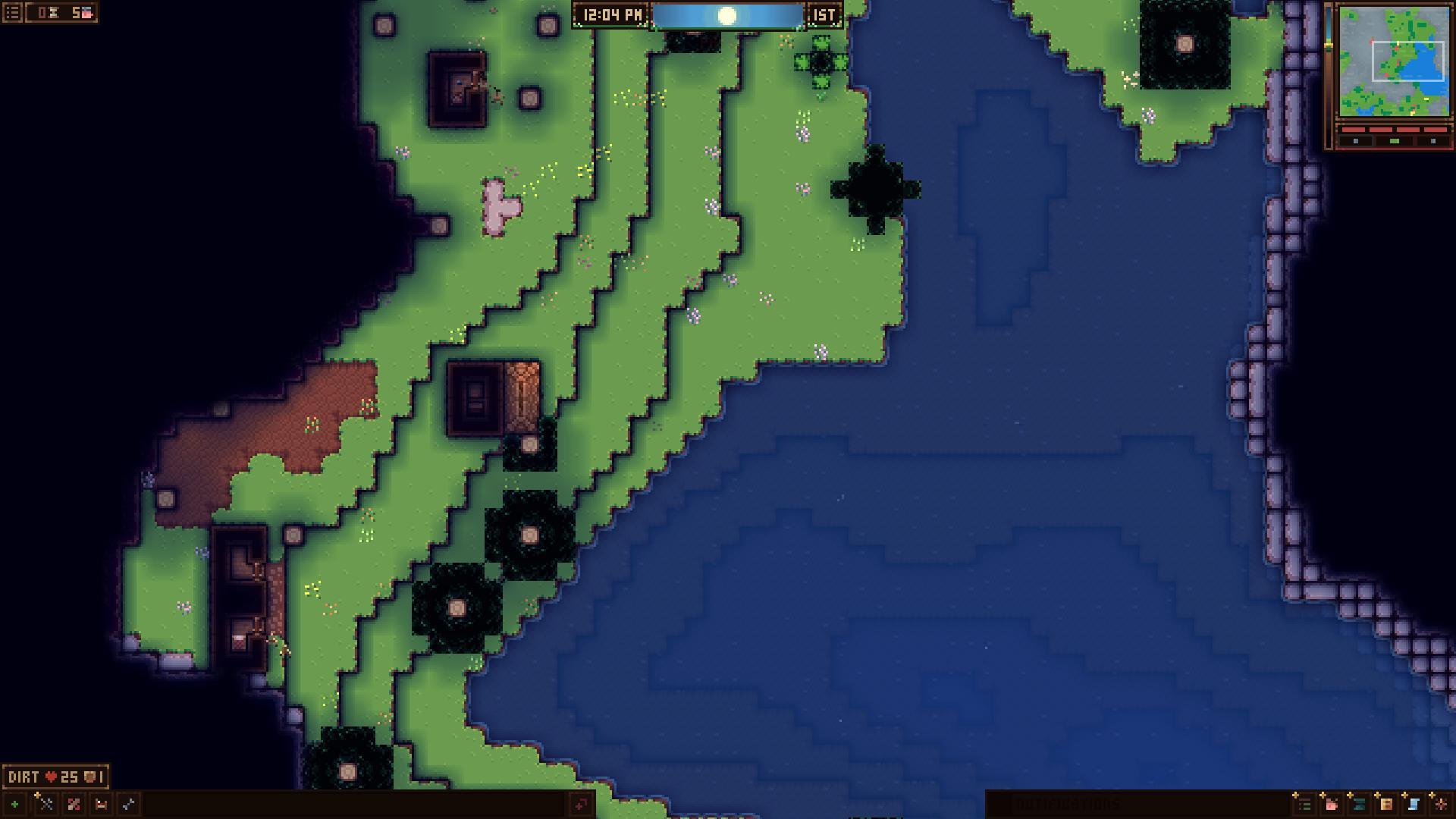Open the pig creatures panel

click(x=1332, y=805)
